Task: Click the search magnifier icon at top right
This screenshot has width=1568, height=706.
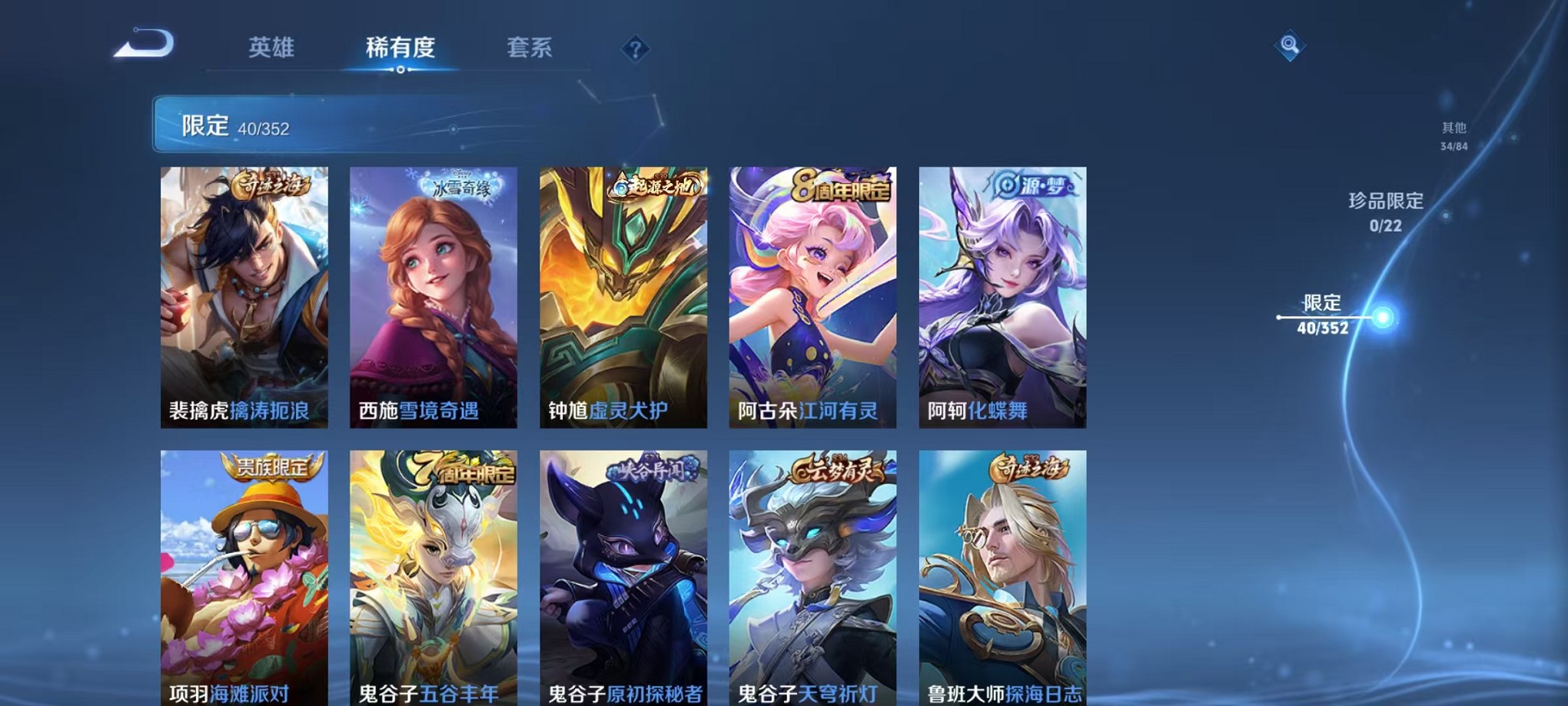Action: point(1291,46)
